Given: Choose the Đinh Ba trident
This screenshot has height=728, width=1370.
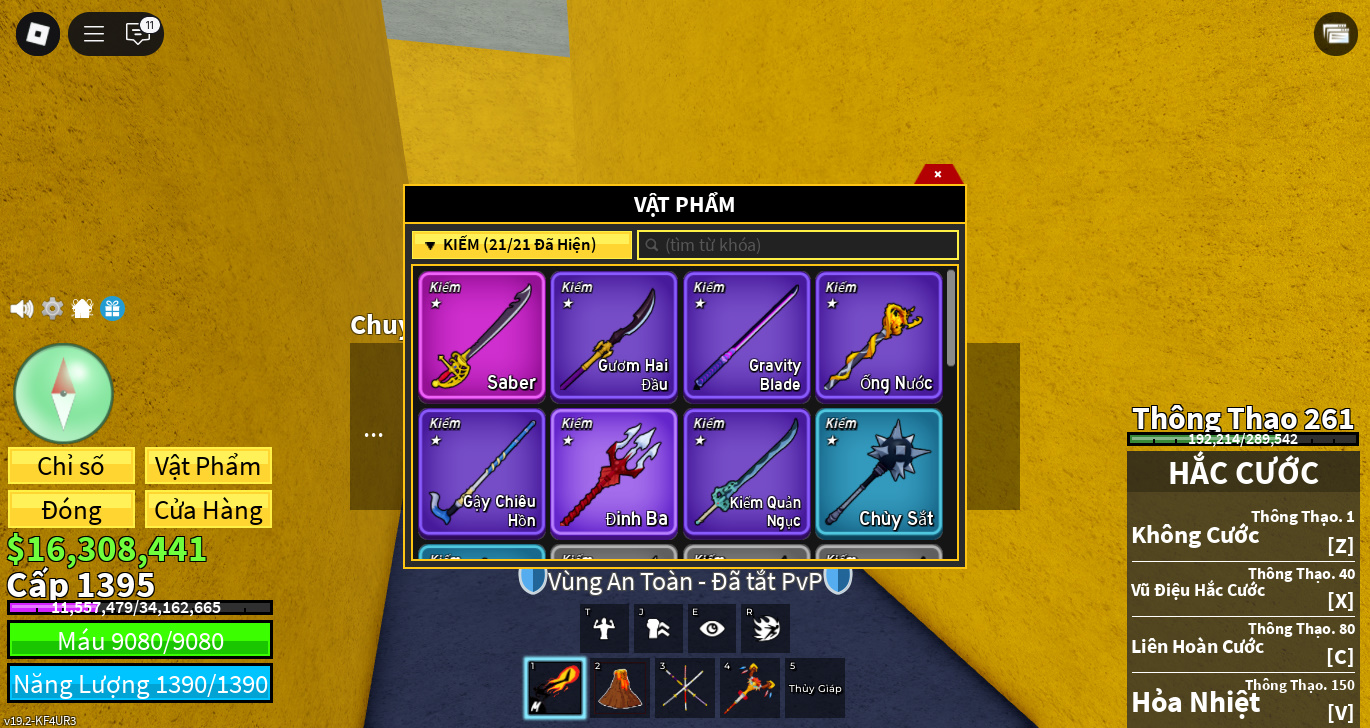Looking at the screenshot, I should (x=614, y=472).
